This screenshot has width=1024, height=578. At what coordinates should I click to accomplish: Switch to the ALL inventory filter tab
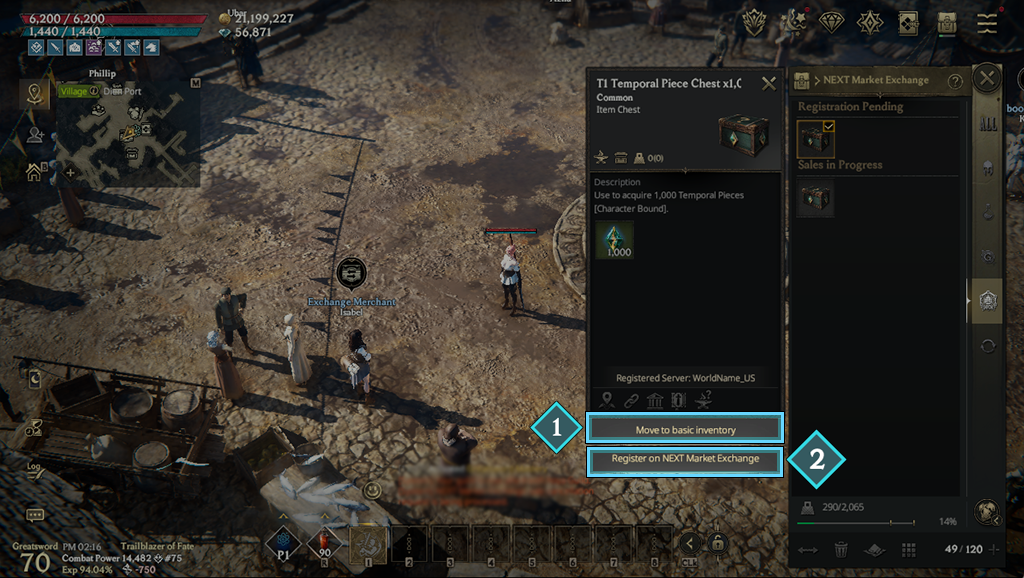[x=988, y=123]
